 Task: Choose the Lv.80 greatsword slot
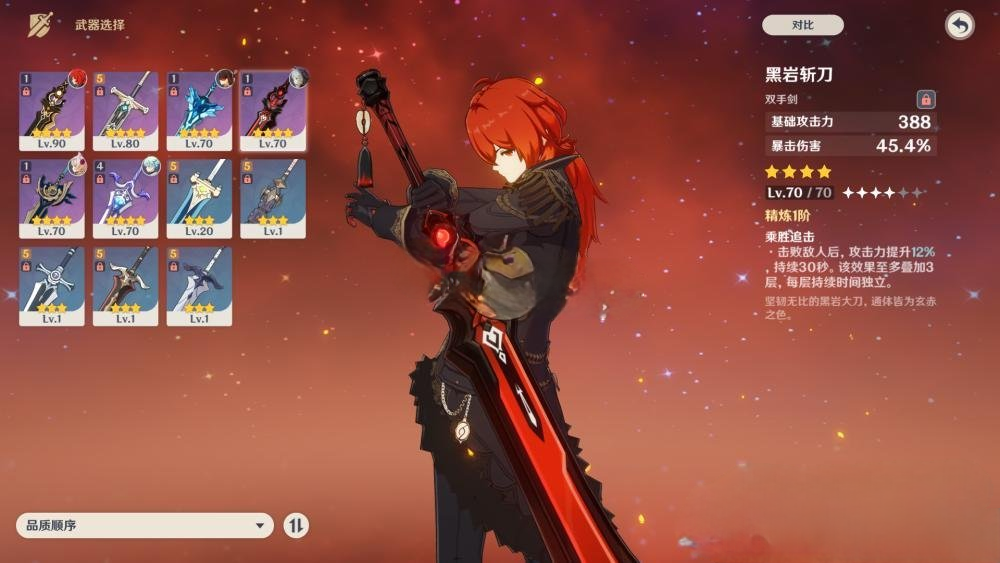[126, 110]
